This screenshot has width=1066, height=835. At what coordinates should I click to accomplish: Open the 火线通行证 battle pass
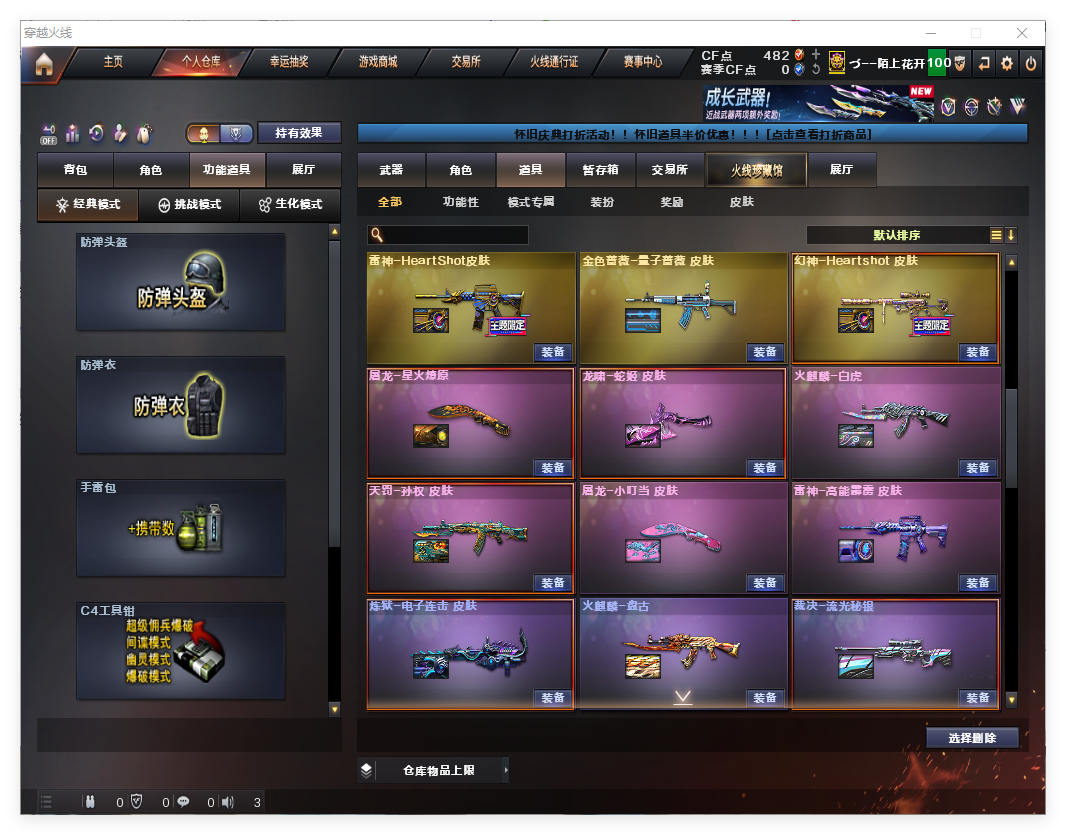point(554,62)
